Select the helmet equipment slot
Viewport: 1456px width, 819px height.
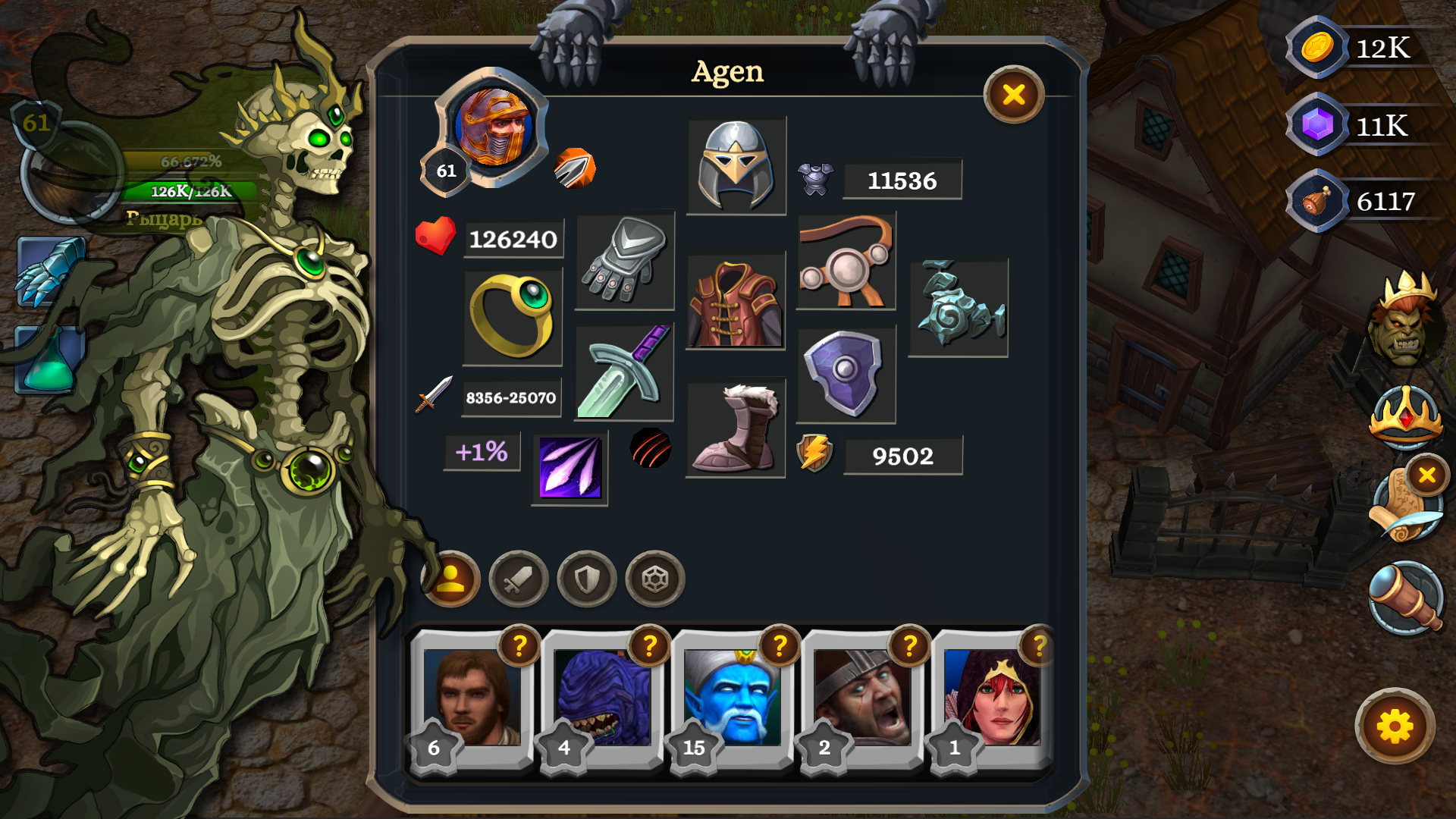coord(736,164)
